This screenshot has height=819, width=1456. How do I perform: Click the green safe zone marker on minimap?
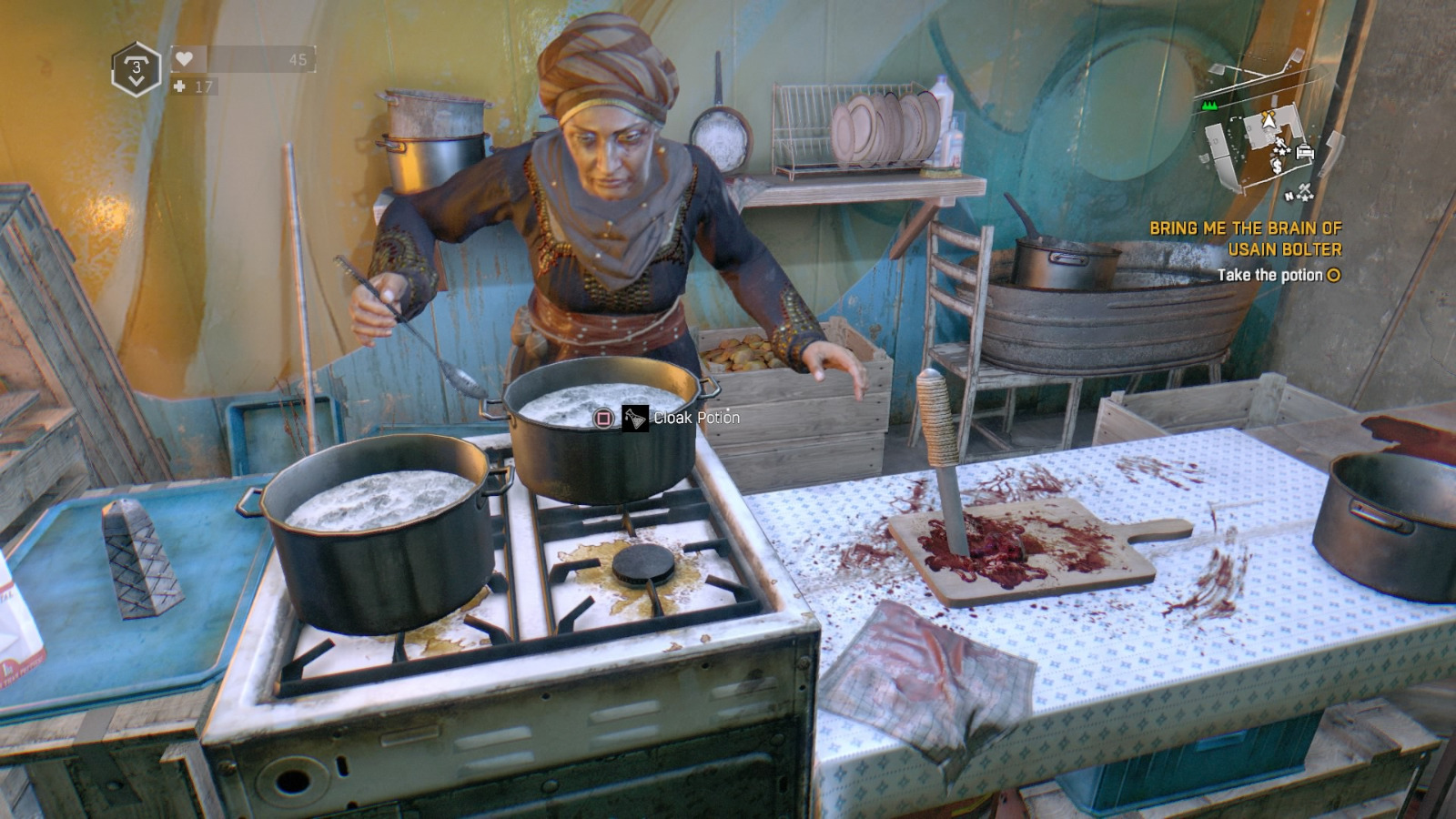(1210, 106)
